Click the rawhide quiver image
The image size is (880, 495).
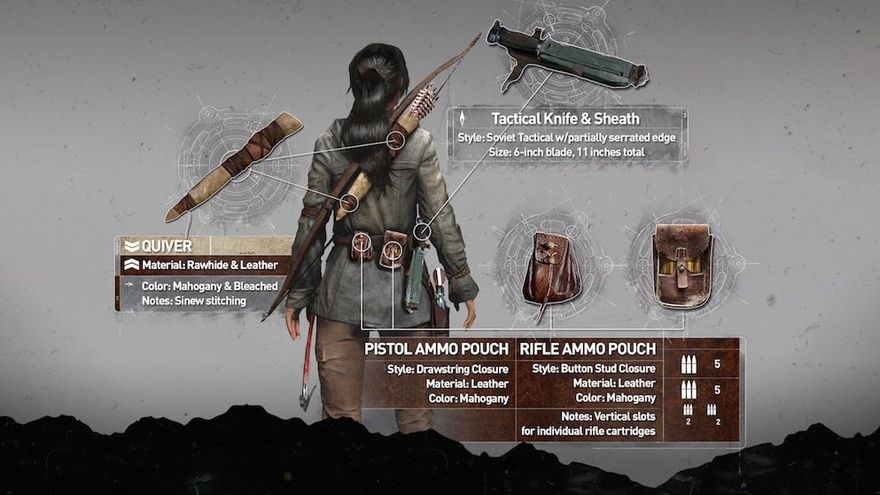[x=237, y=164]
